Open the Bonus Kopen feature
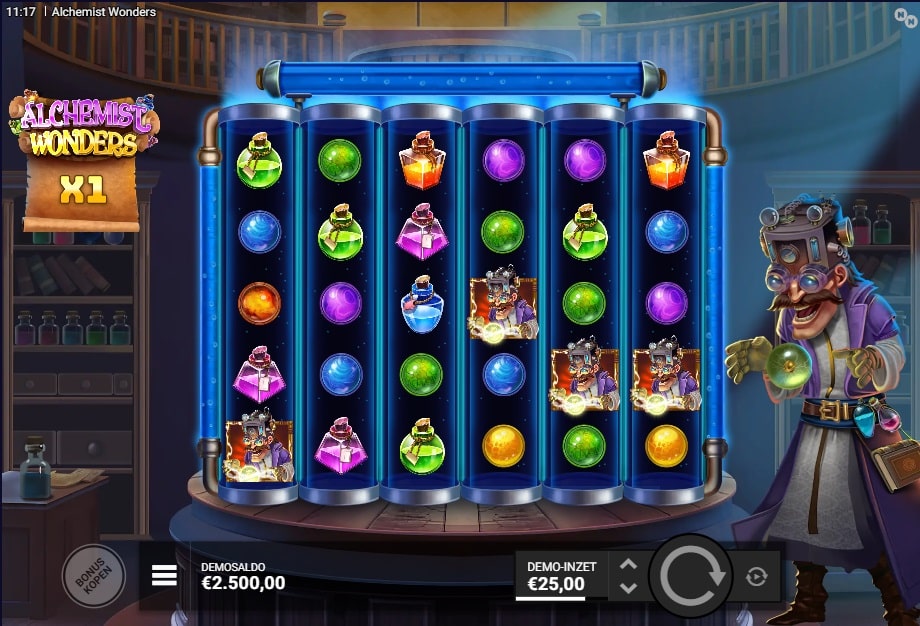920x626 pixels. [x=94, y=575]
